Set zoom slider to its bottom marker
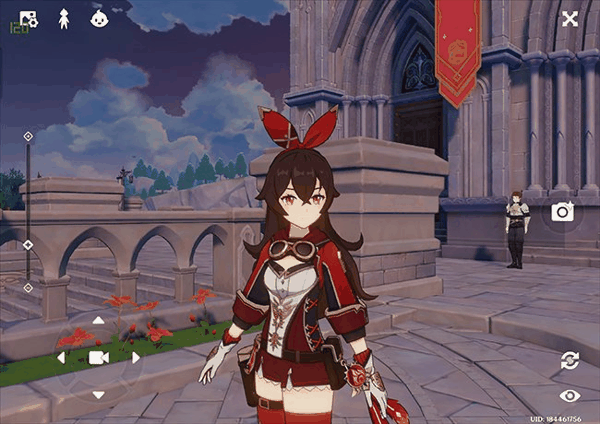 [x=28, y=287]
